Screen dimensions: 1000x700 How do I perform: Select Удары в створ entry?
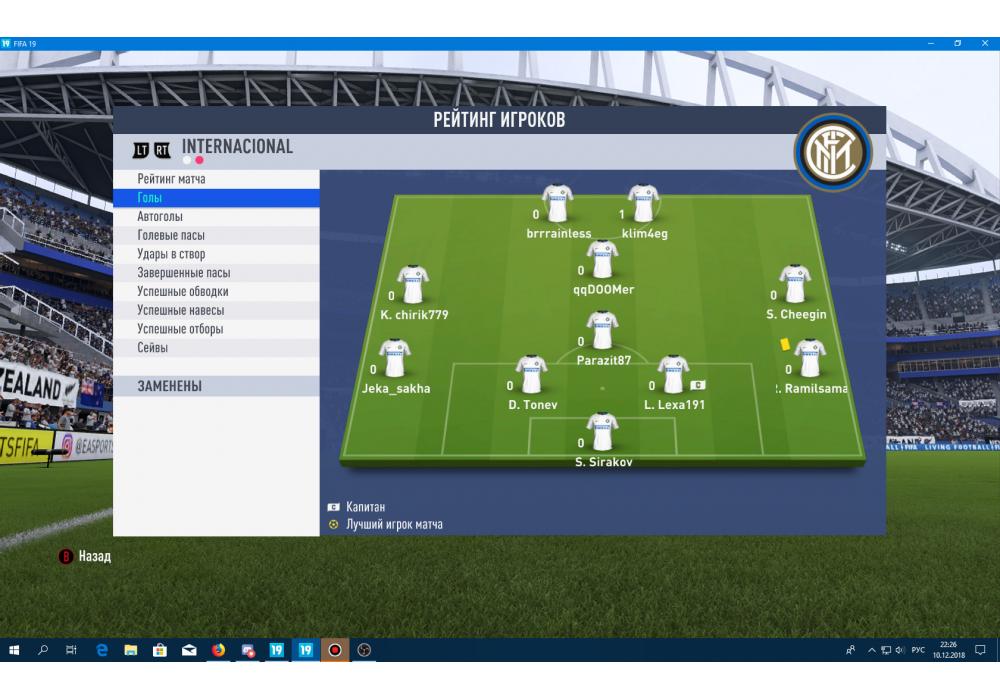(x=171, y=254)
